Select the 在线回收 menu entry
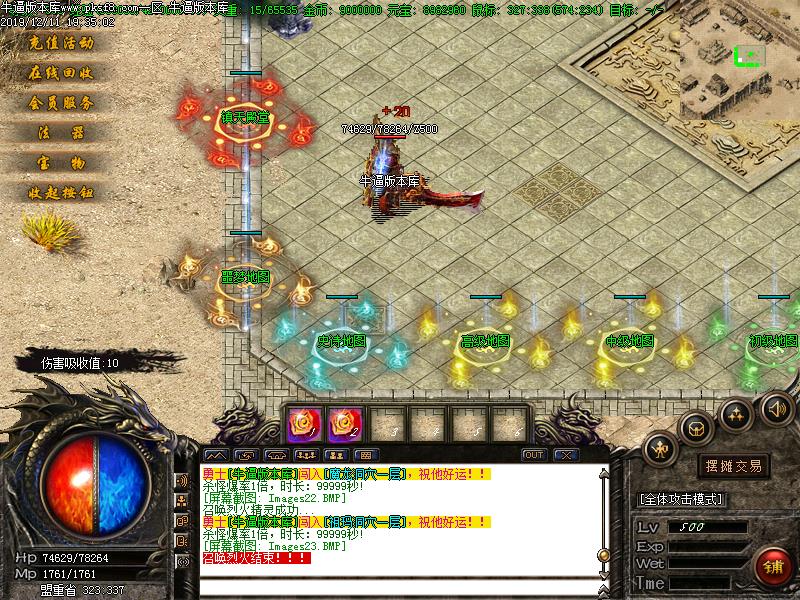 tap(60, 74)
